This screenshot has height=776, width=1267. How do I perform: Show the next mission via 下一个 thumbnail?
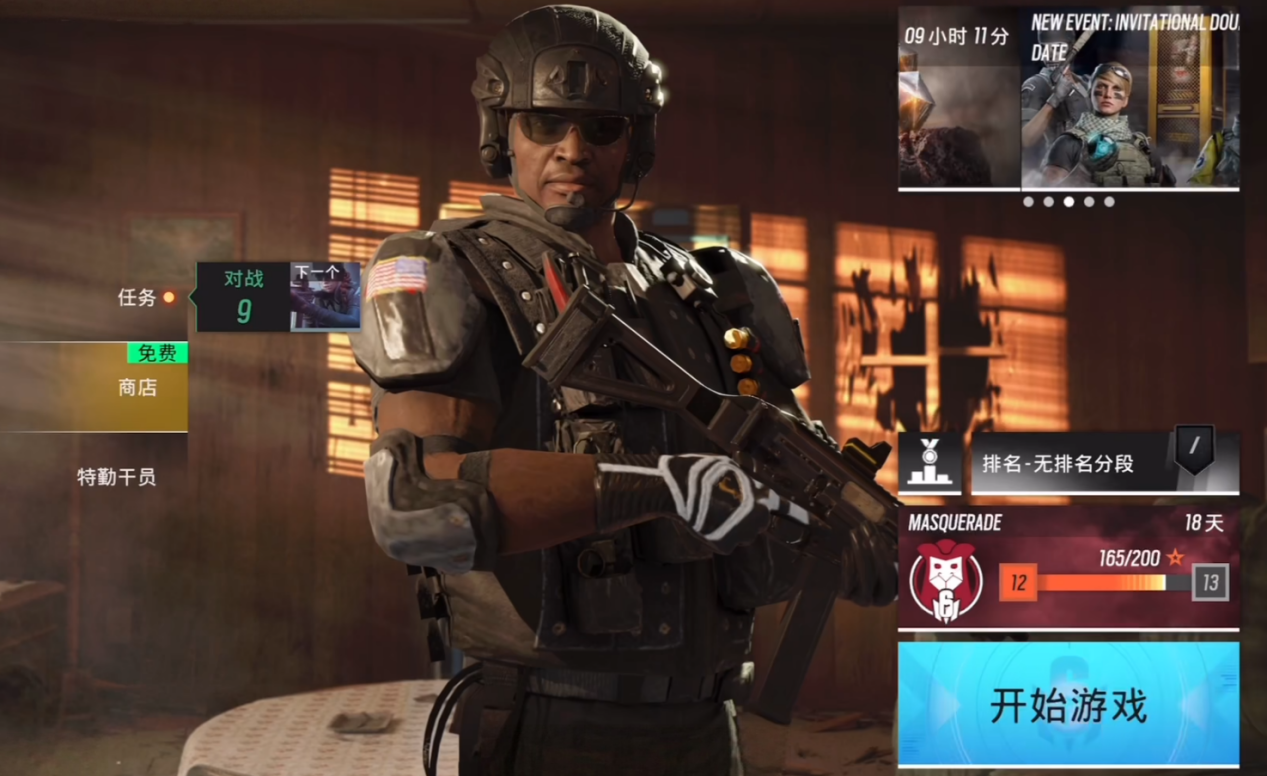point(325,297)
